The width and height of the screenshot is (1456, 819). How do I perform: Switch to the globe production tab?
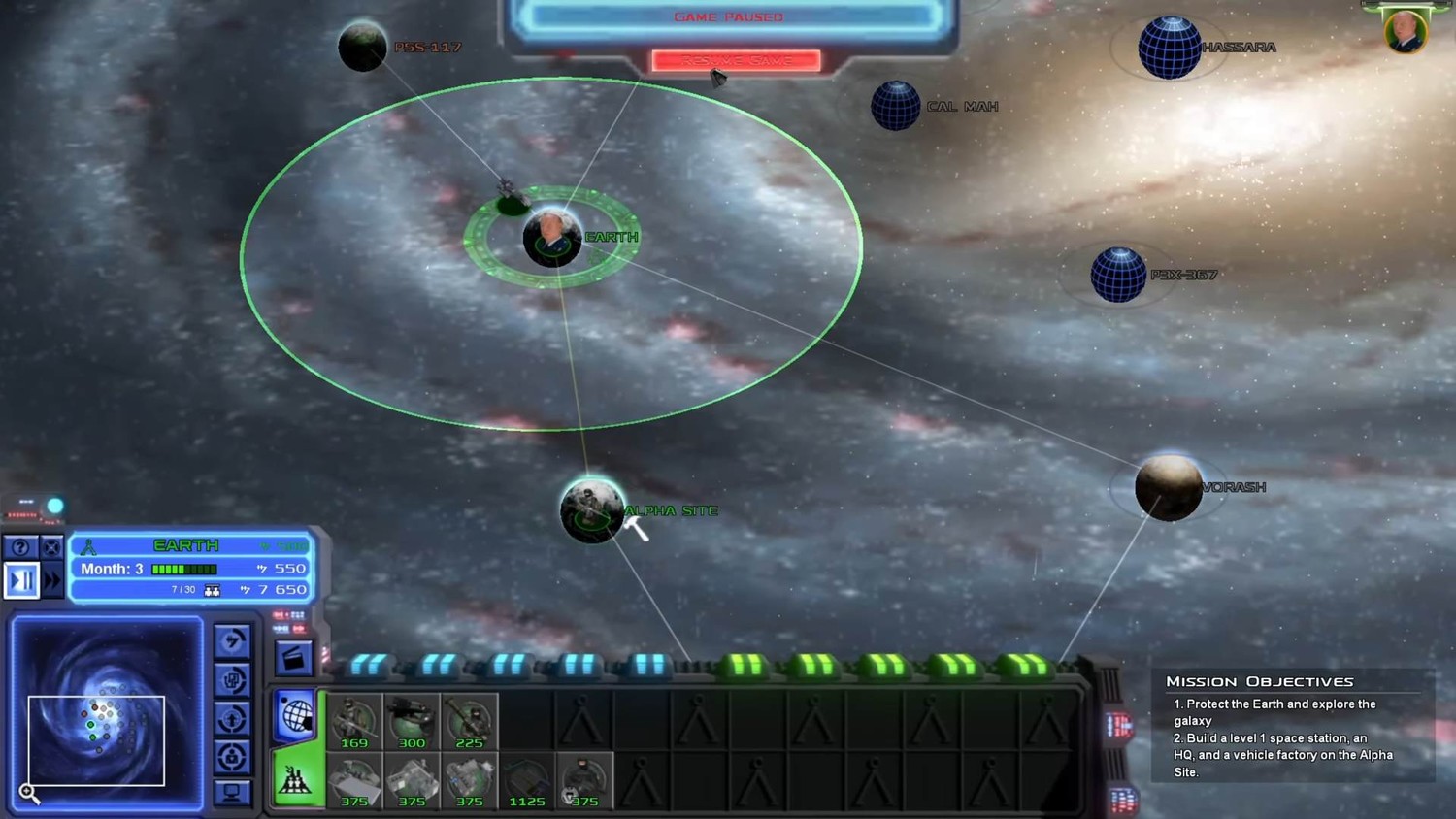tap(296, 716)
